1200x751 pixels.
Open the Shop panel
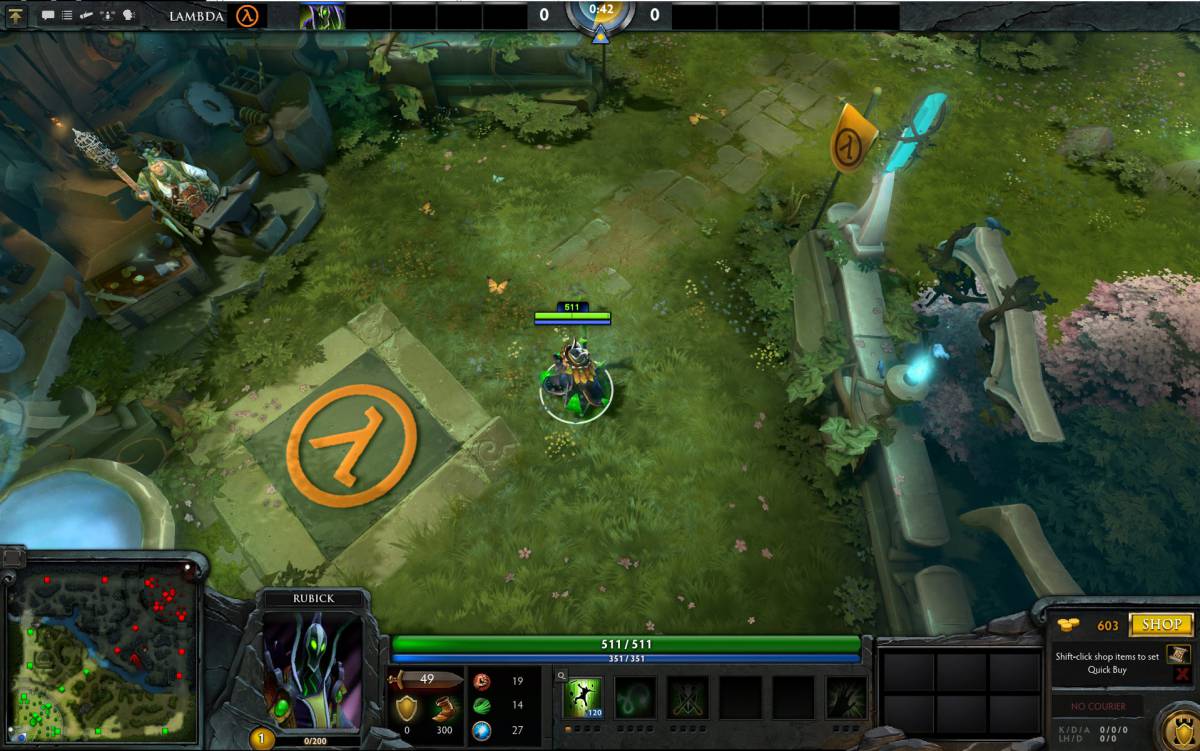1162,624
